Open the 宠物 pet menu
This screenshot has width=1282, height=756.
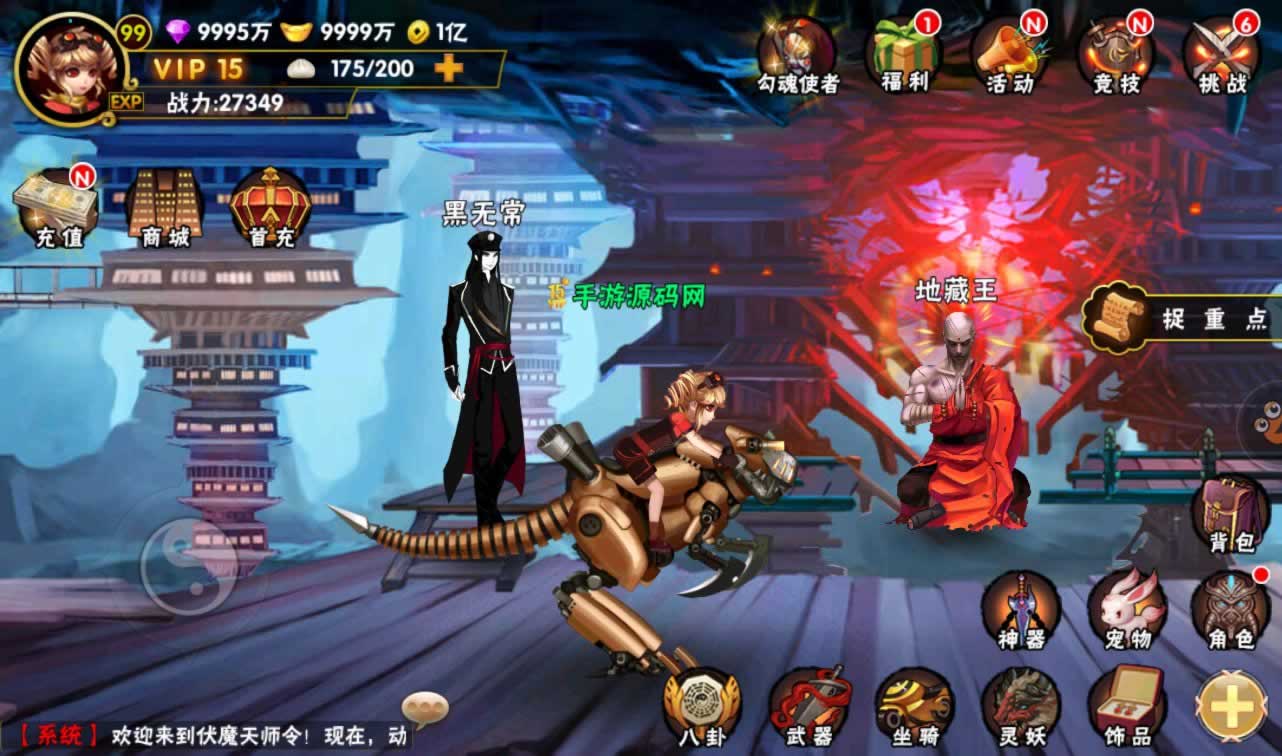pos(1126,610)
